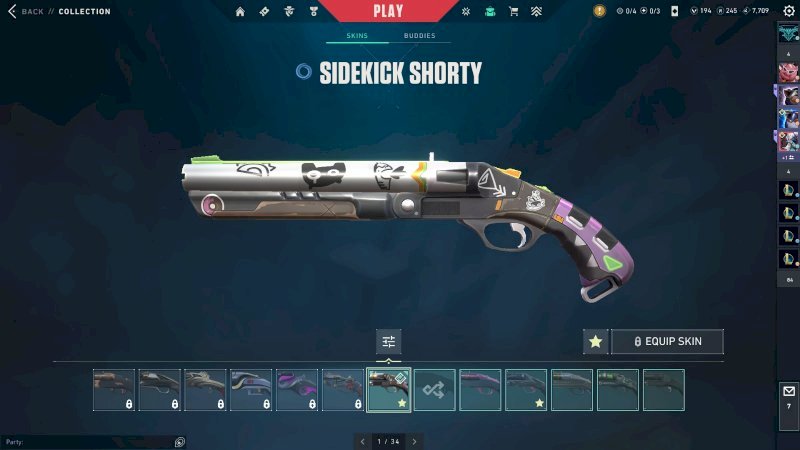Open the green collection icon in top bar

coord(489,11)
